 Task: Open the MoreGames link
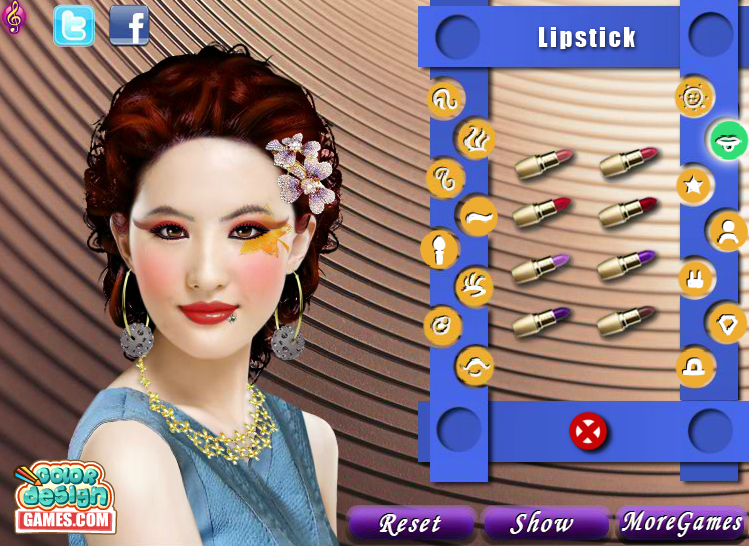[x=682, y=522]
